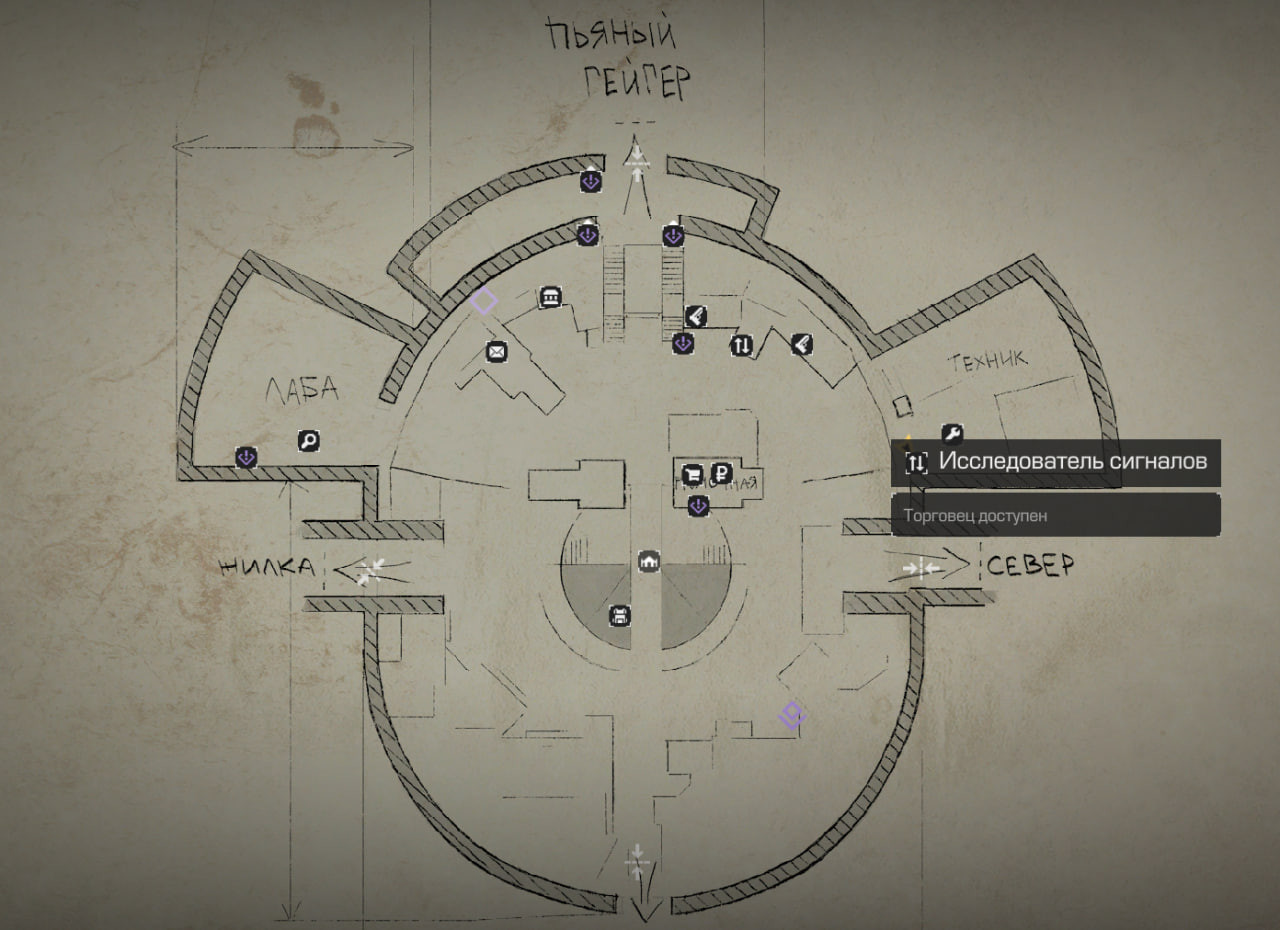Select the bottom exit transition marker
The width and height of the screenshot is (1280, 930).
(x=638, y=862)
